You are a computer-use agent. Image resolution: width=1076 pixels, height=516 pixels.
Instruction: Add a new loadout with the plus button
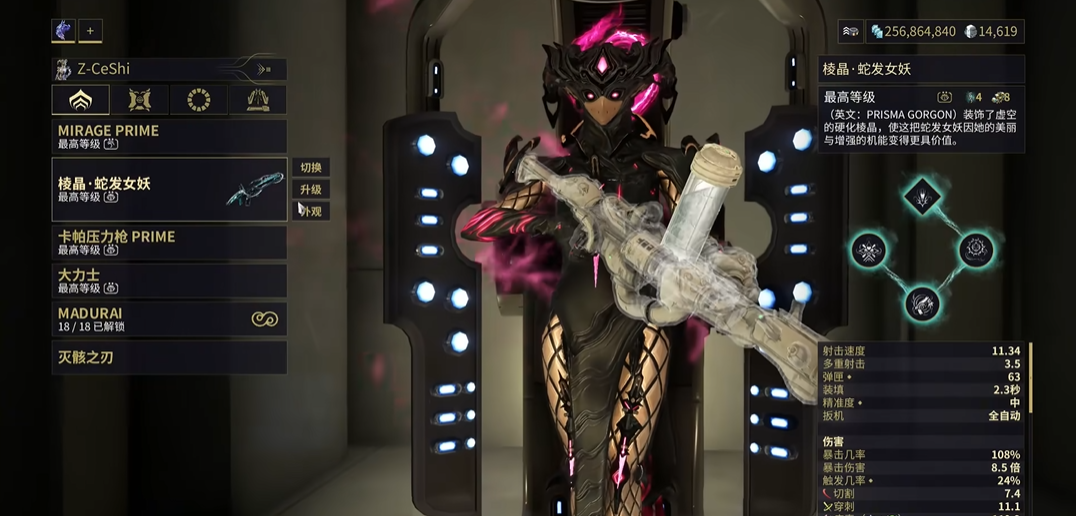(x=90, y=31)
